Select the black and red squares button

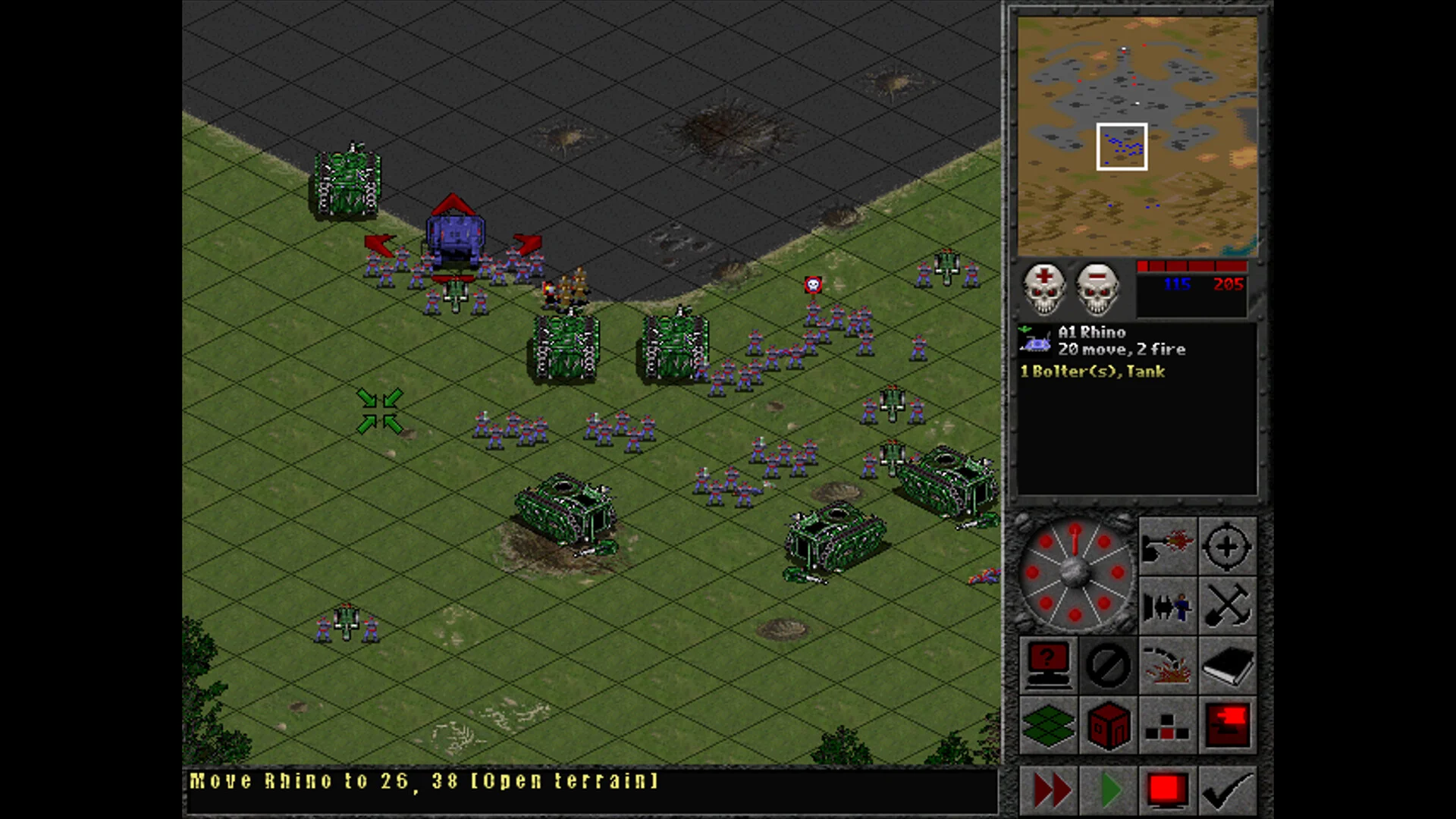(x=1167, y=725)
